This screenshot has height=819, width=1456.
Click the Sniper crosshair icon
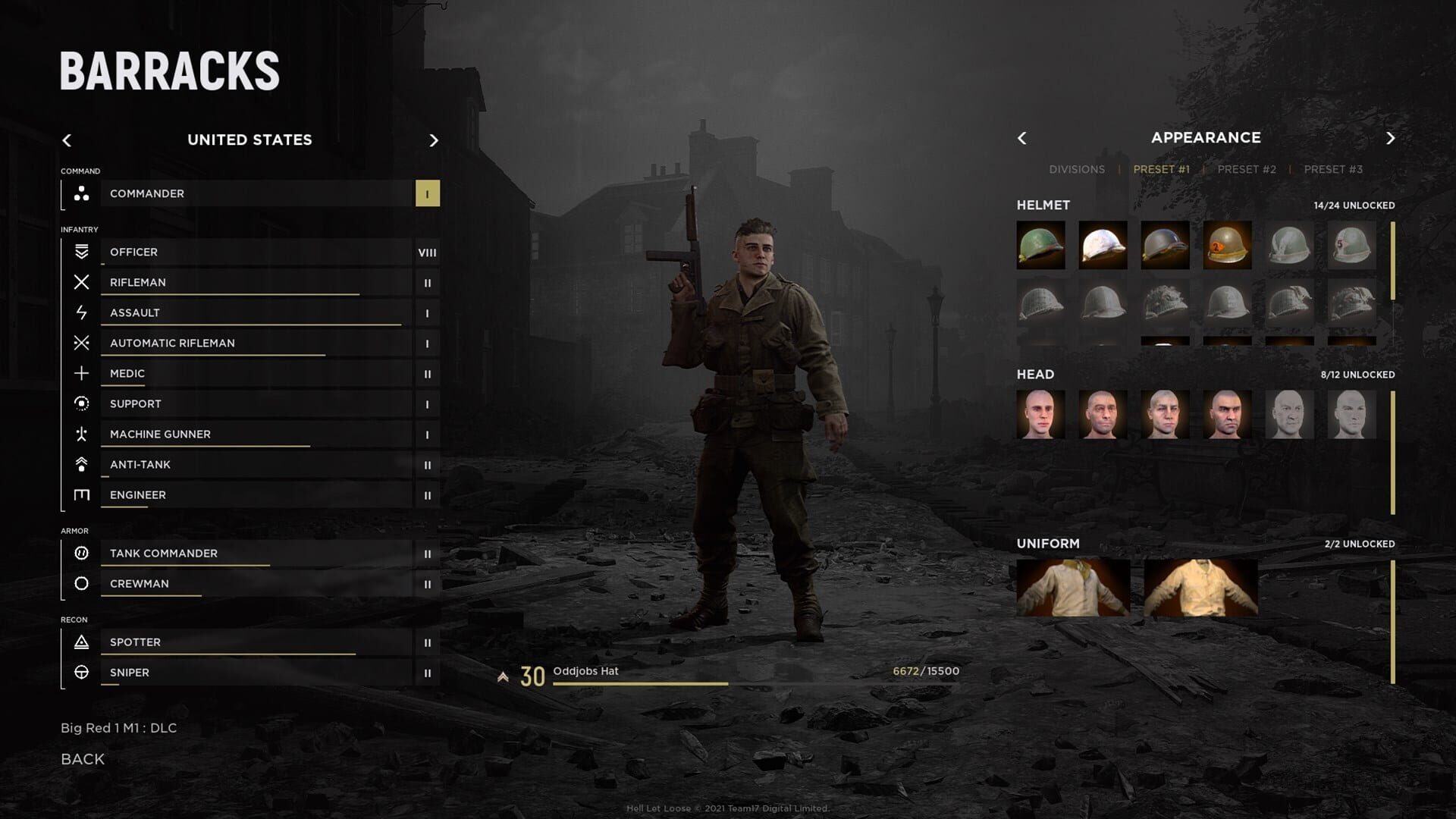[83, 672]
